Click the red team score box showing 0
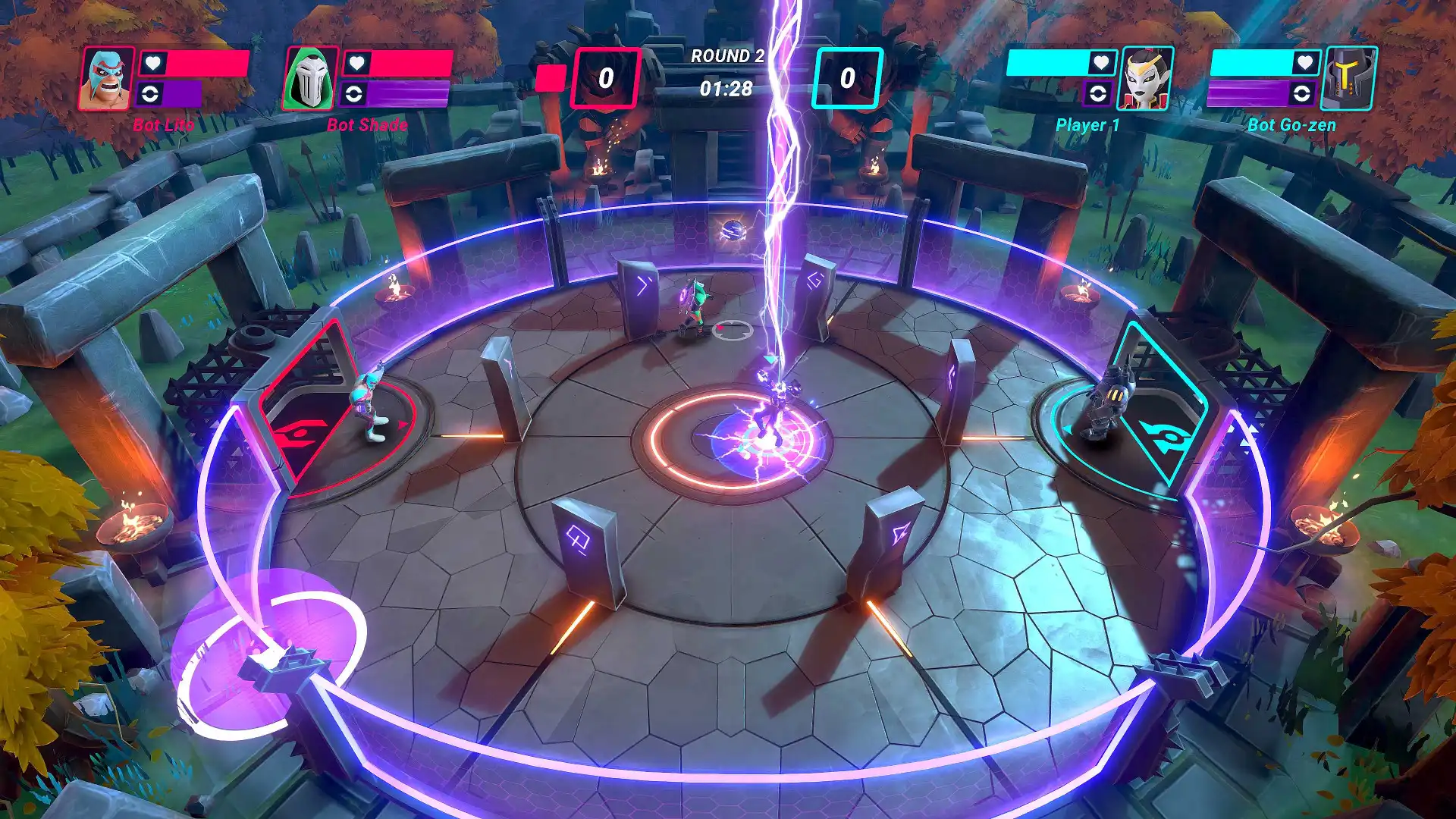 604,75
